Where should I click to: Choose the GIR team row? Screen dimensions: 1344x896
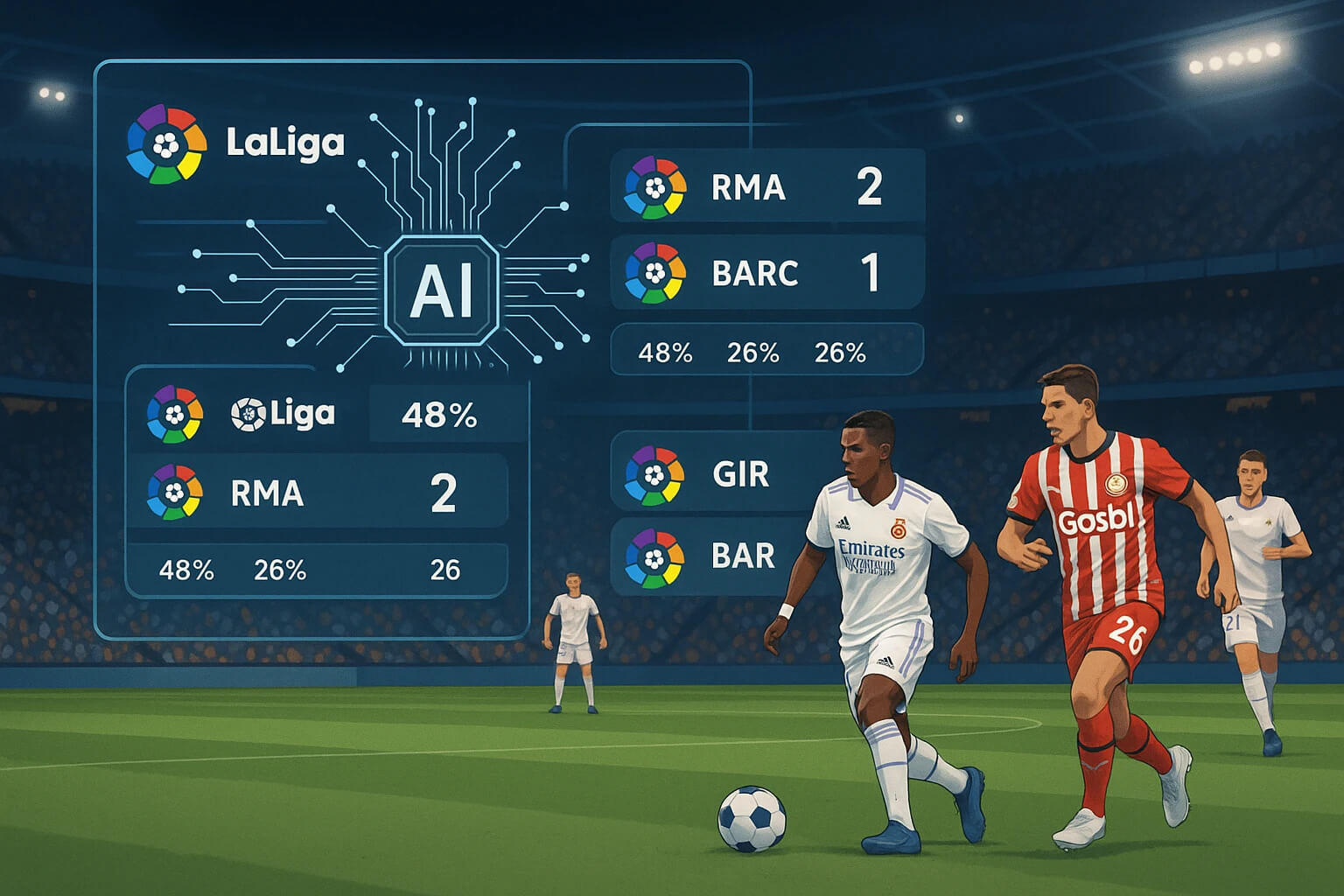(717, 475)
